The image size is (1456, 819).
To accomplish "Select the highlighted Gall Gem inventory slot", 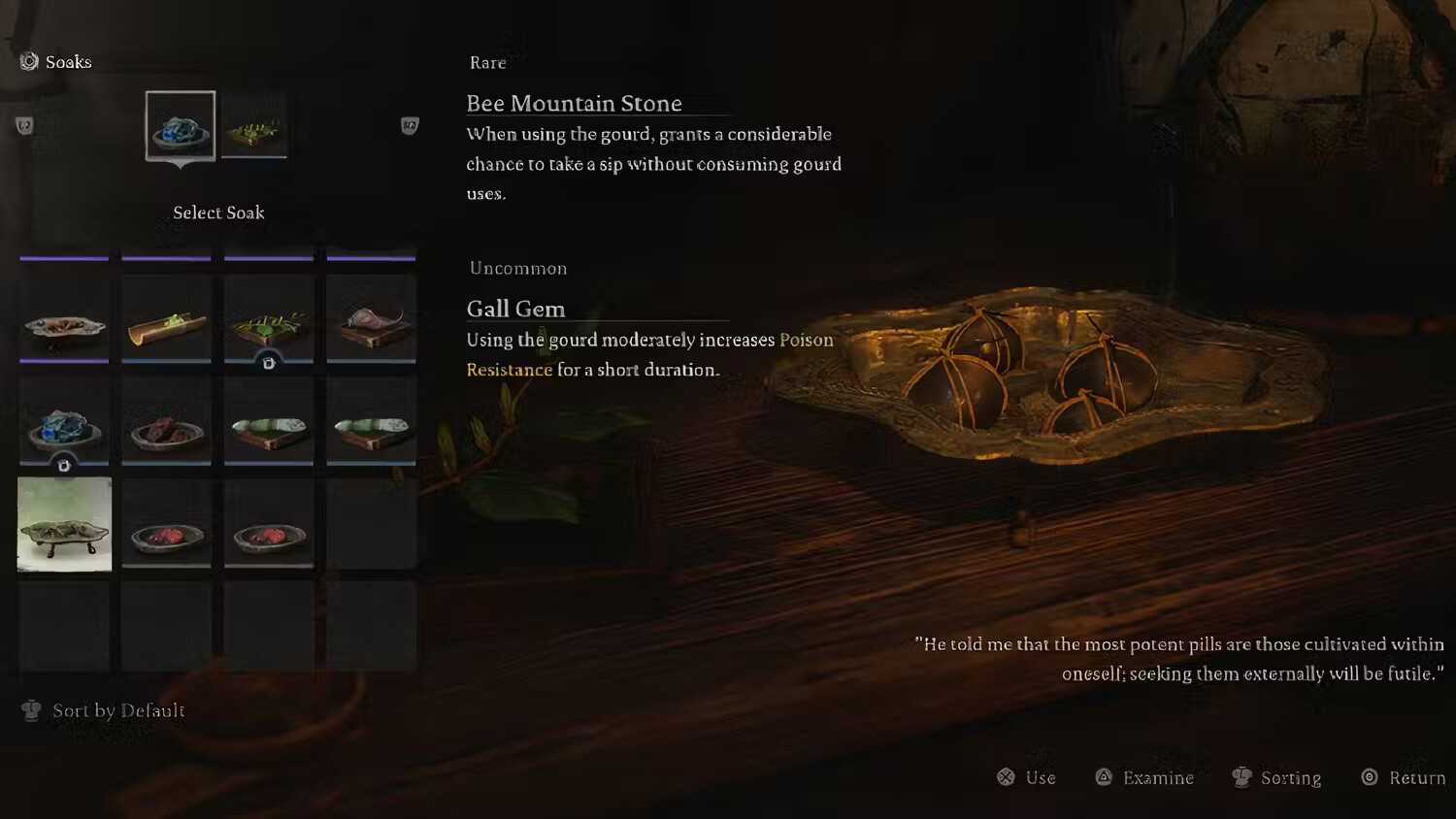I will (64, 525).
